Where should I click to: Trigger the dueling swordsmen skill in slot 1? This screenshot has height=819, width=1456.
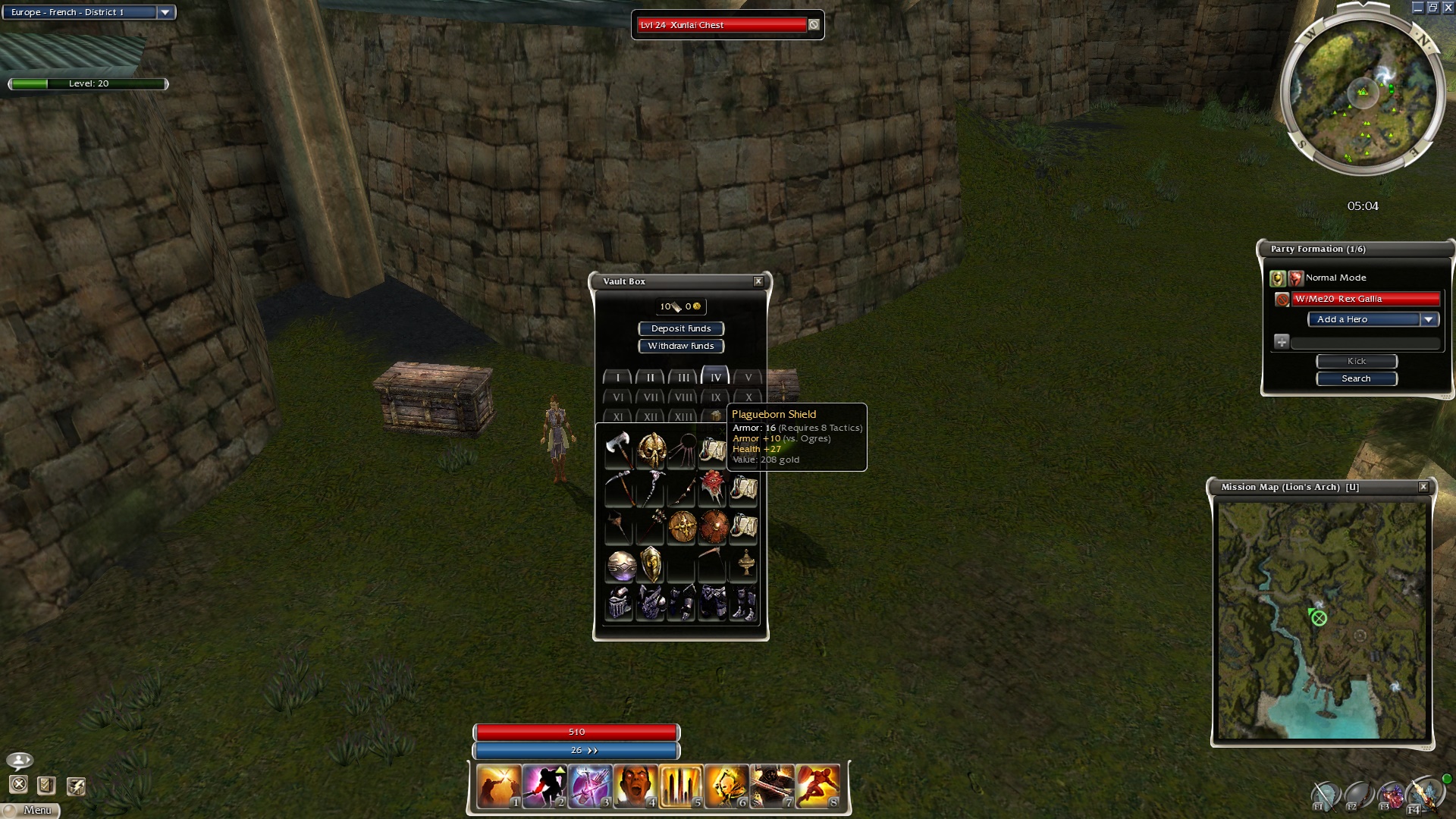[x=498, y=786]
